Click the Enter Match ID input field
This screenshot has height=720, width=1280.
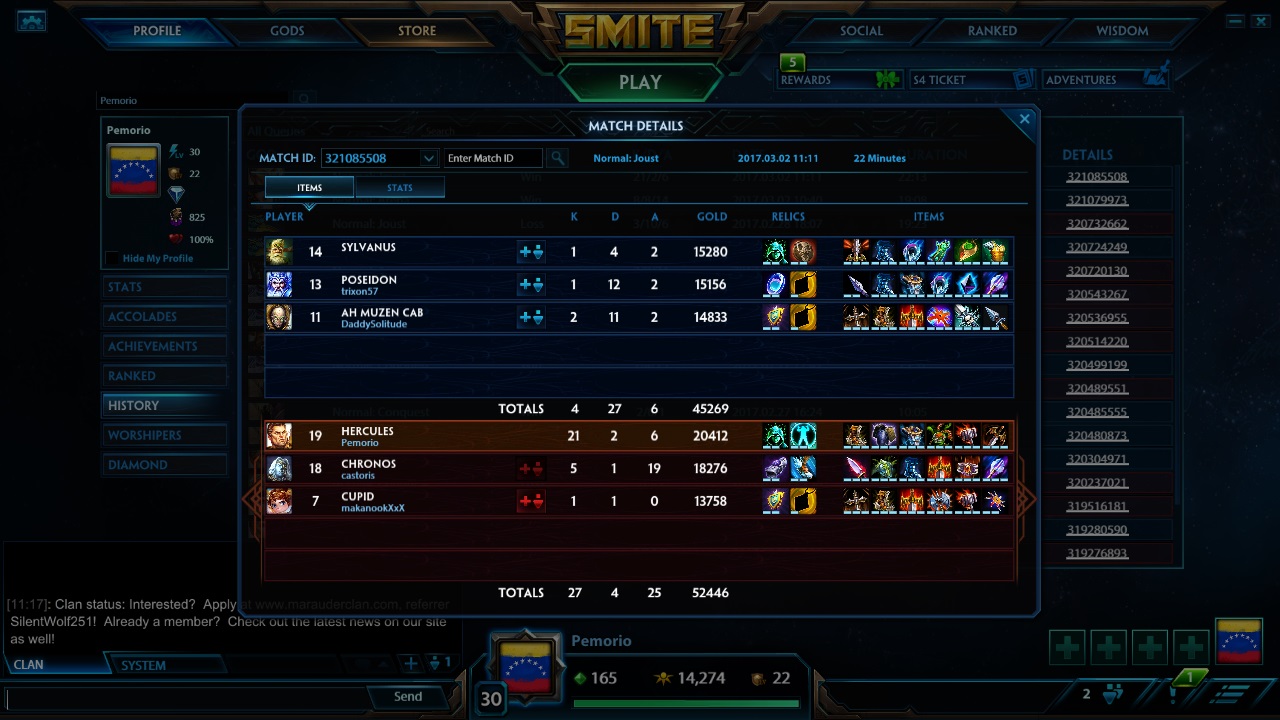tap(492, 158)
